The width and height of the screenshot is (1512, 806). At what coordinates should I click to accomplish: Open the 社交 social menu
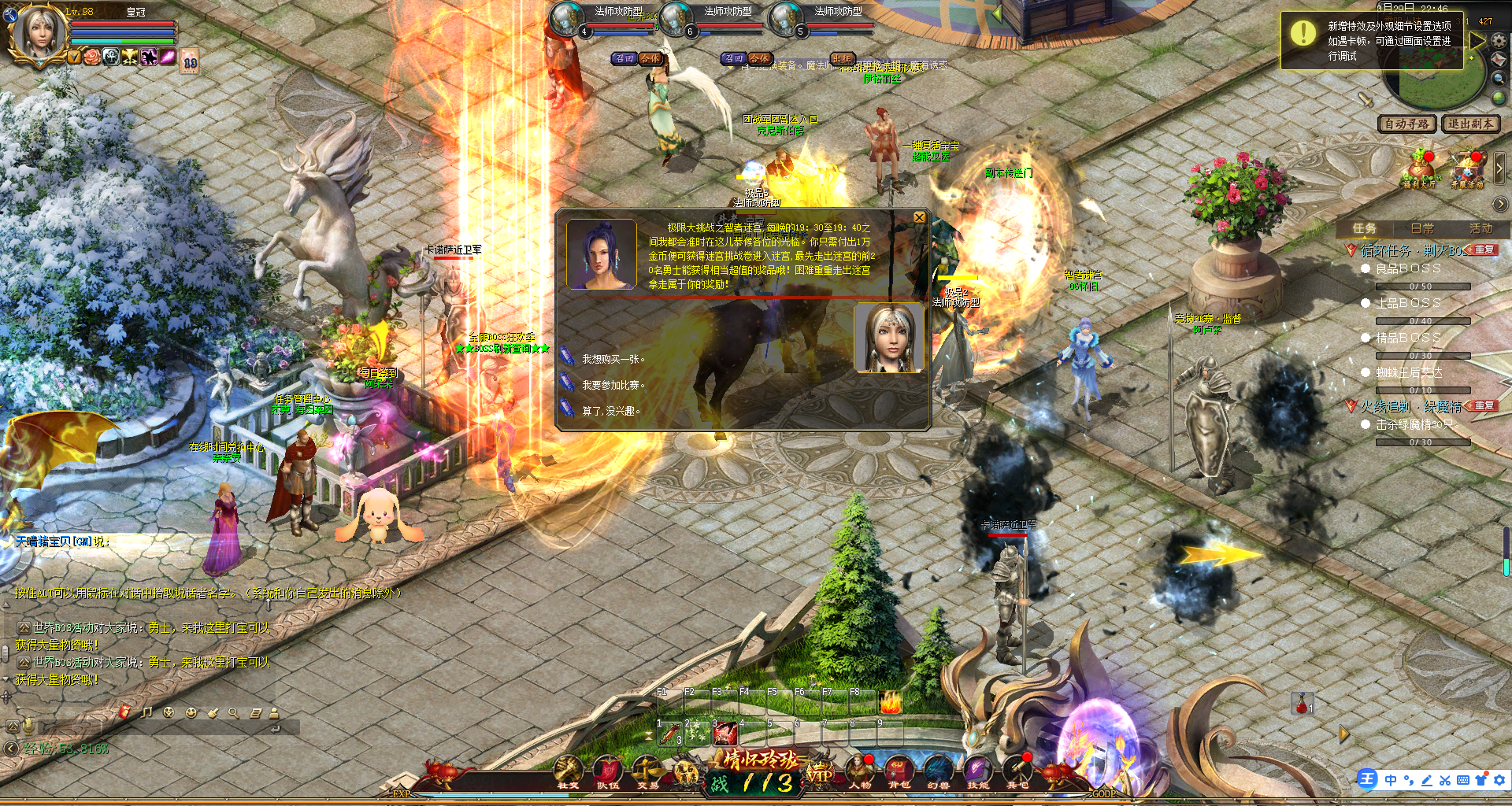pyautogui.click(x=568, y=771)
